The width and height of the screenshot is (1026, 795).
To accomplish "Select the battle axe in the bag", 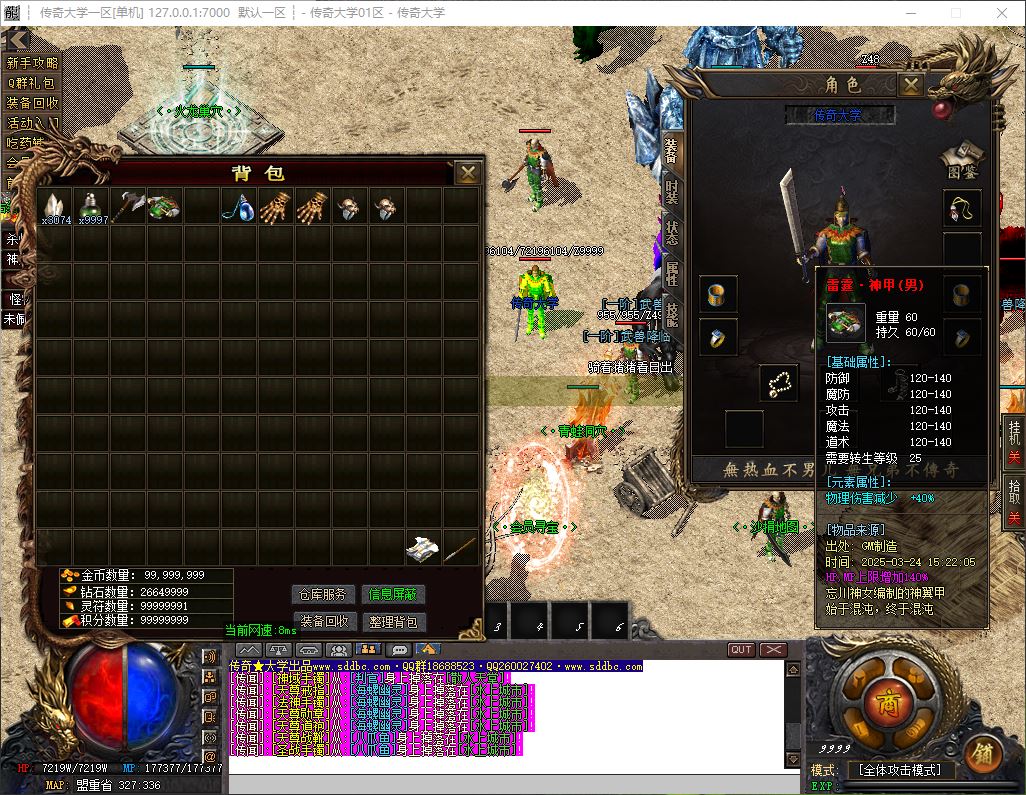I will coord(129,206).
